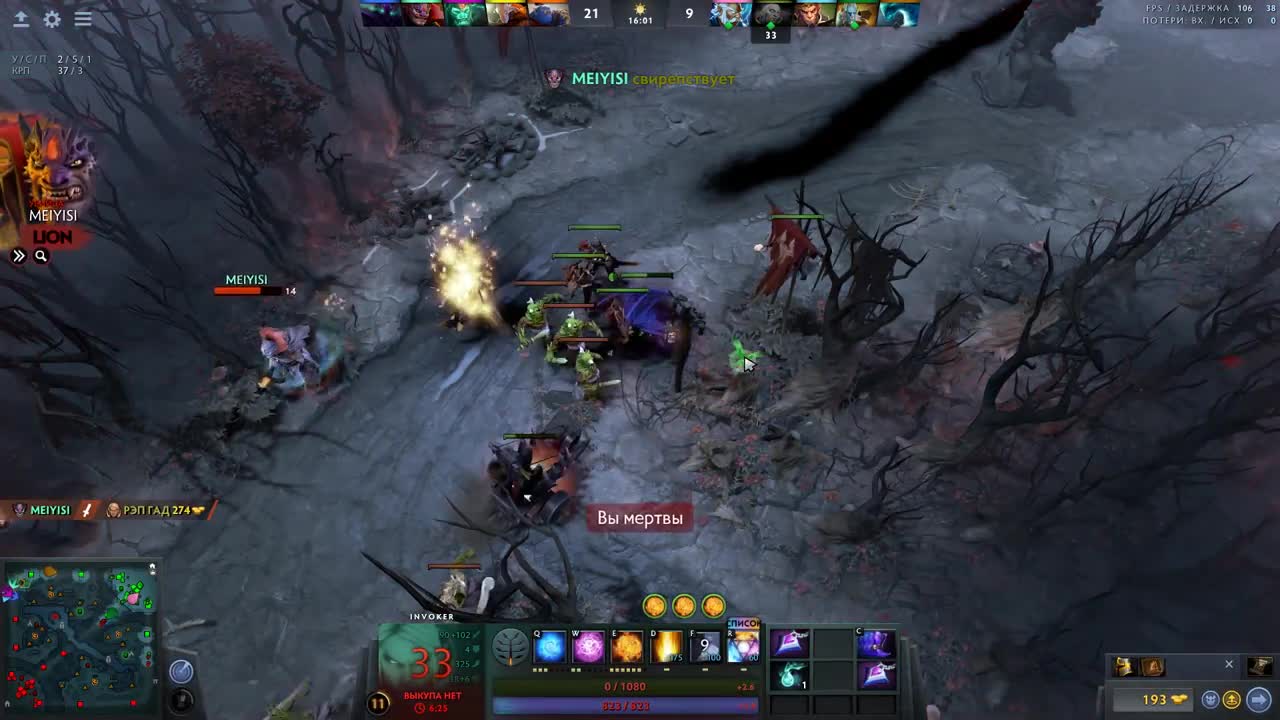Image resolution: width=1280 pixels, height=720 pixels.
Task: Open the hamburger main menu
Action: tap(83, 19)
